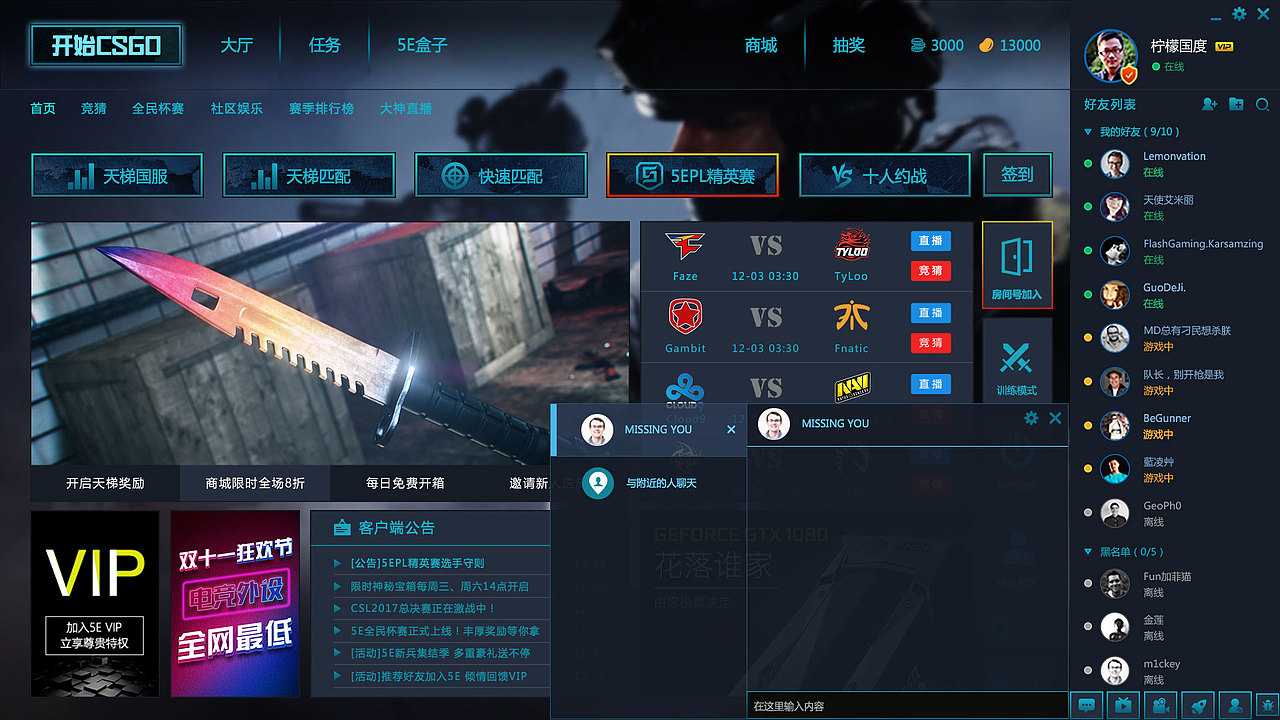The height and width of the screenshot is (720, 1280).
Task: Click the 开始CSGO button
Action: [x=105, y=45]
